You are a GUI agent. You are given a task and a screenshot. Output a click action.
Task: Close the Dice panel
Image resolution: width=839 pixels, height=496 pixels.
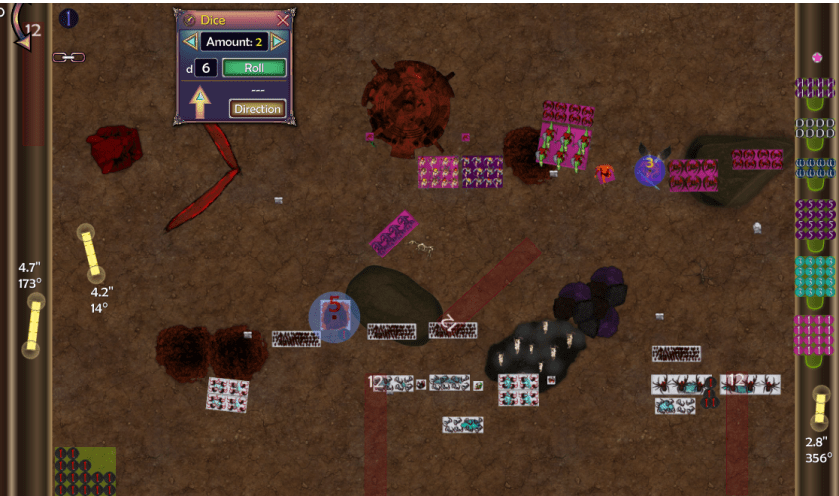(x=283, y=19)
